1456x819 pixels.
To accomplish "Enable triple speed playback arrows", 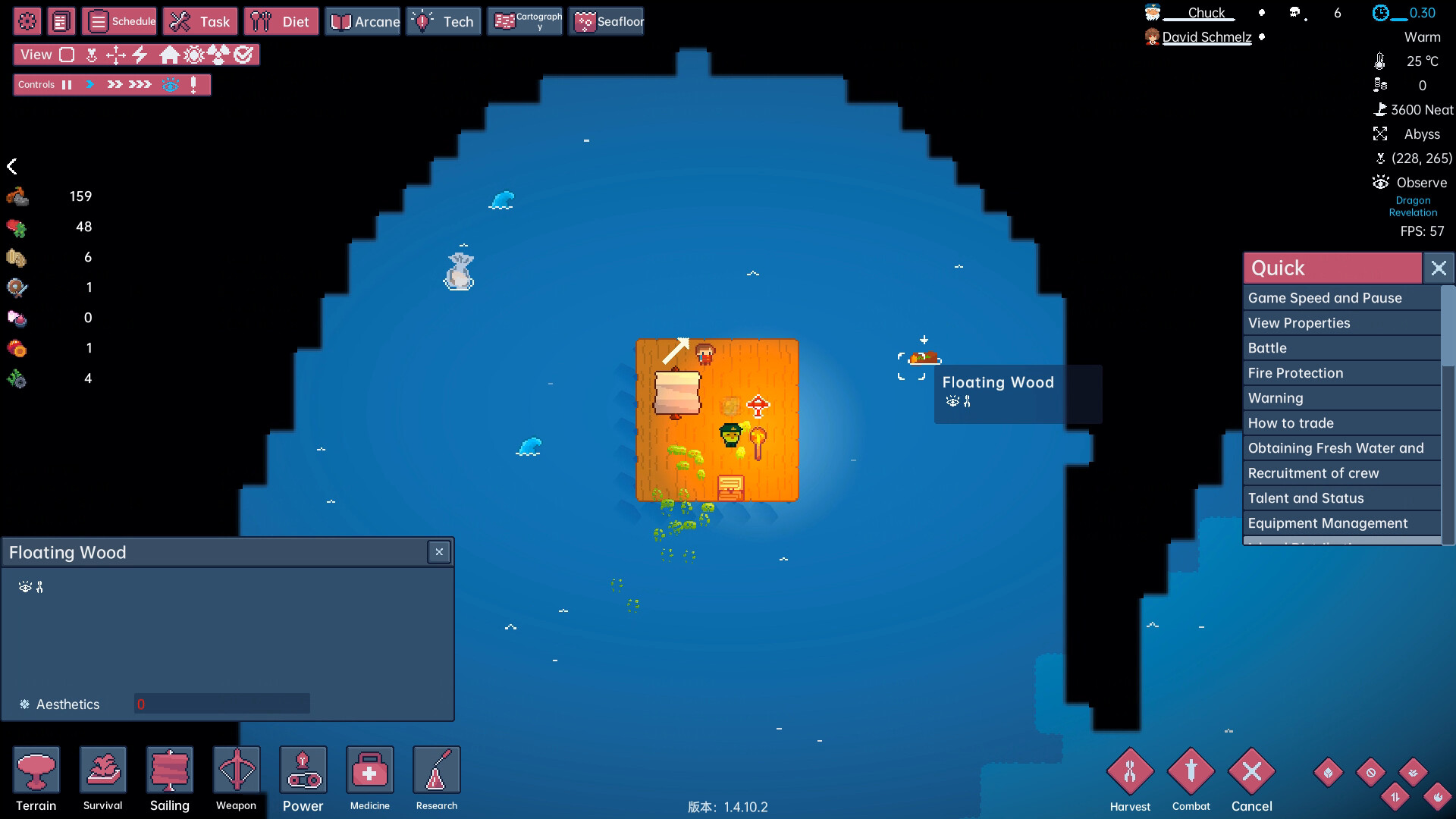I will pos(139,84).
